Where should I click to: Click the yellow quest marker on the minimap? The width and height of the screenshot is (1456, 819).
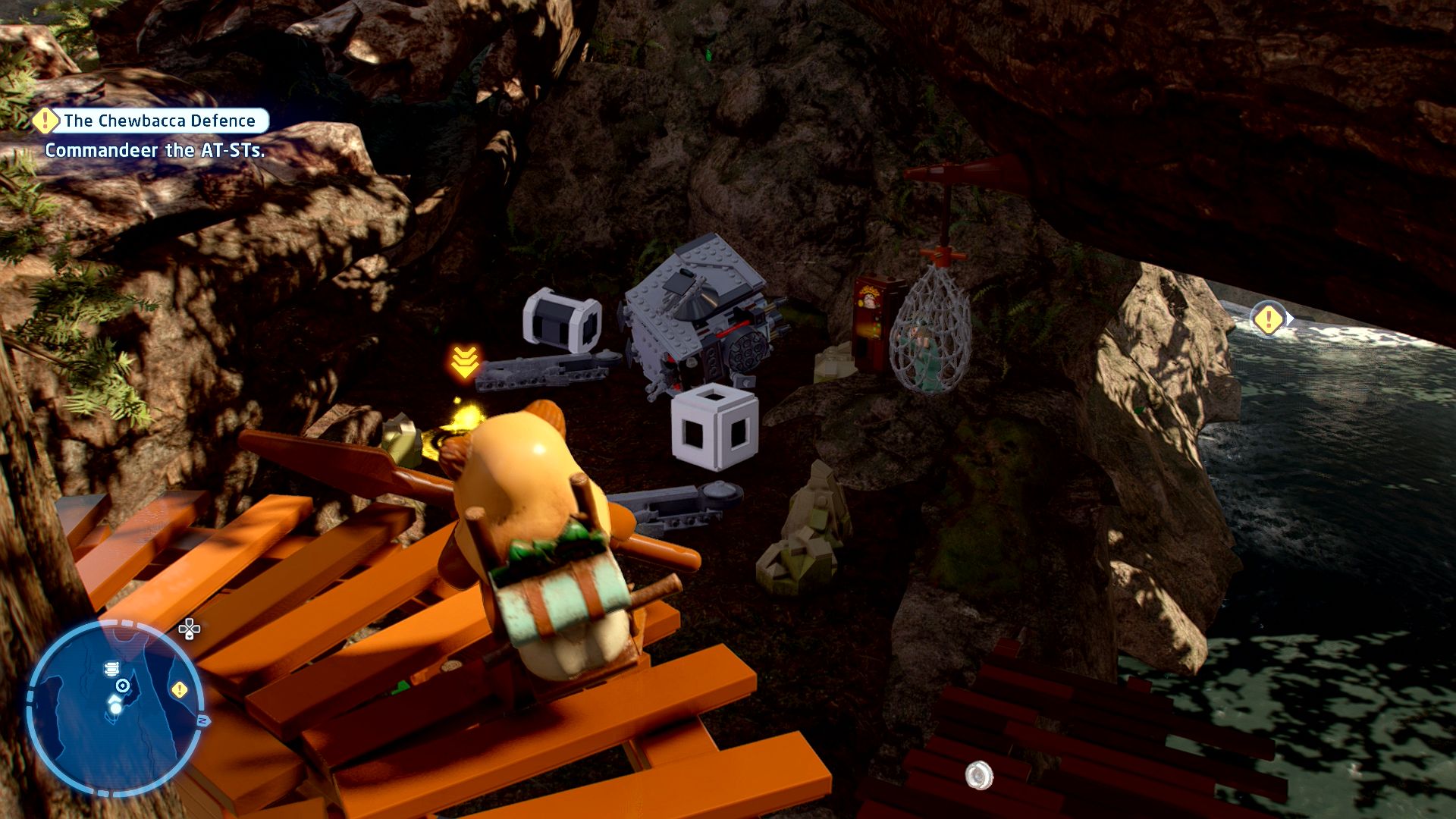point(180,689)
